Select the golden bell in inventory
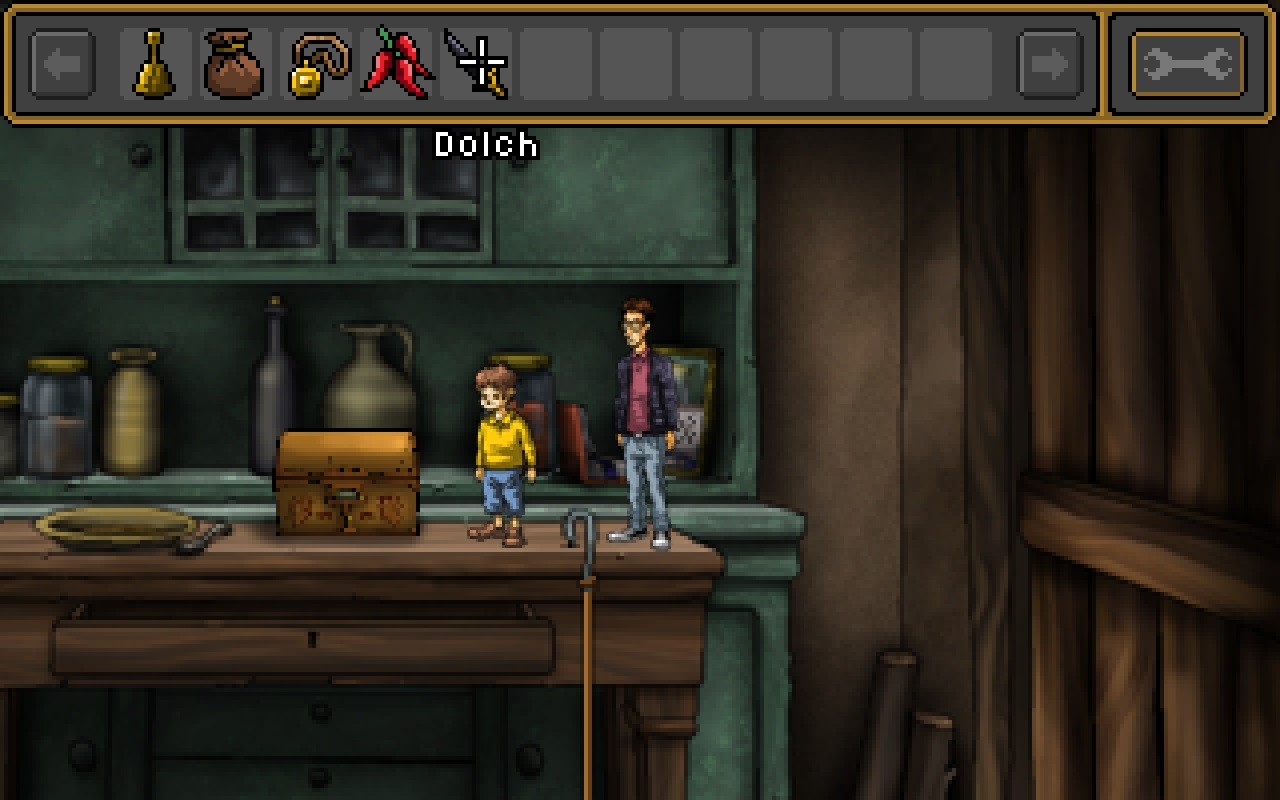The width and height of the screenshot is (1280, 800). (155, 65)
